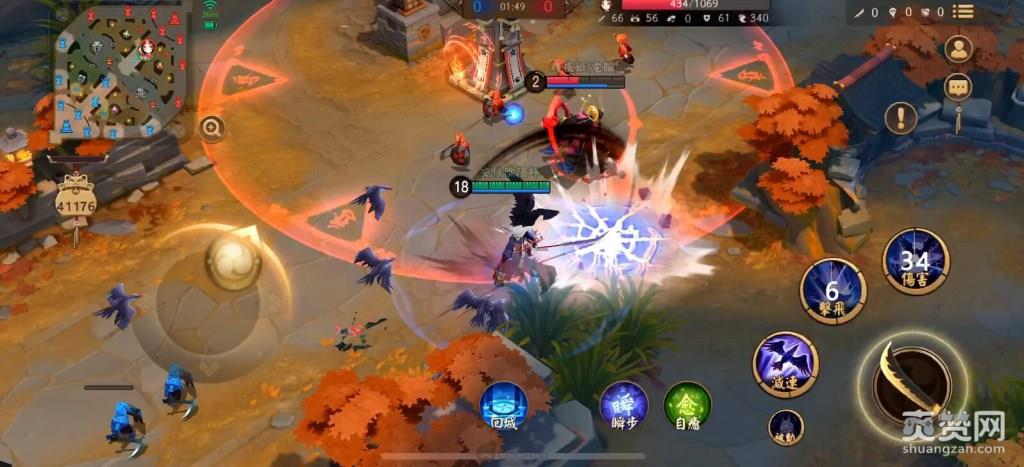1024x467 pixels.
Task: Trigger the small 被動 passive icon
Action: point(786,426)
